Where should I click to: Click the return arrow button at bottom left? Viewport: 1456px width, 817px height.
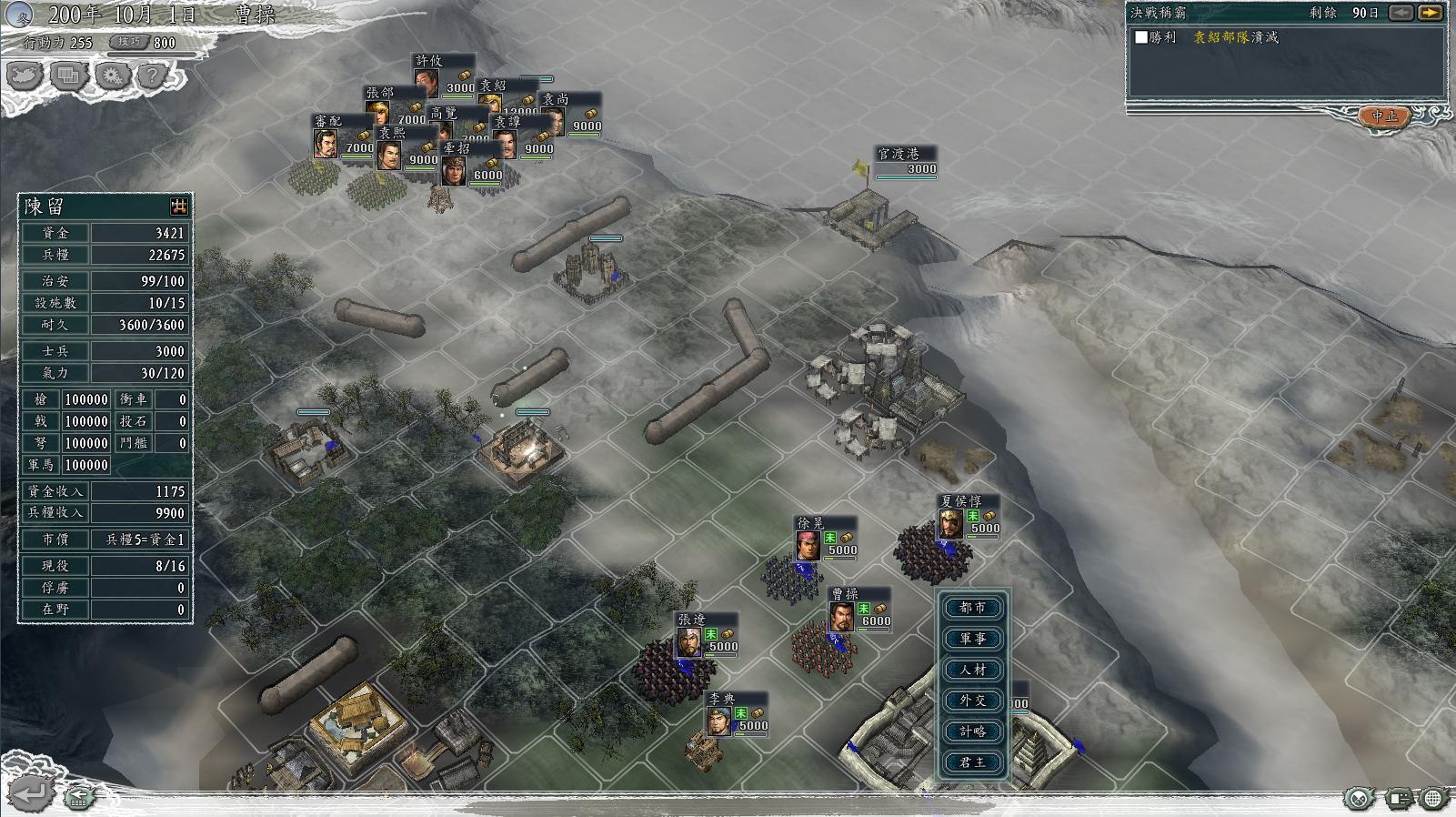point(29,793)
